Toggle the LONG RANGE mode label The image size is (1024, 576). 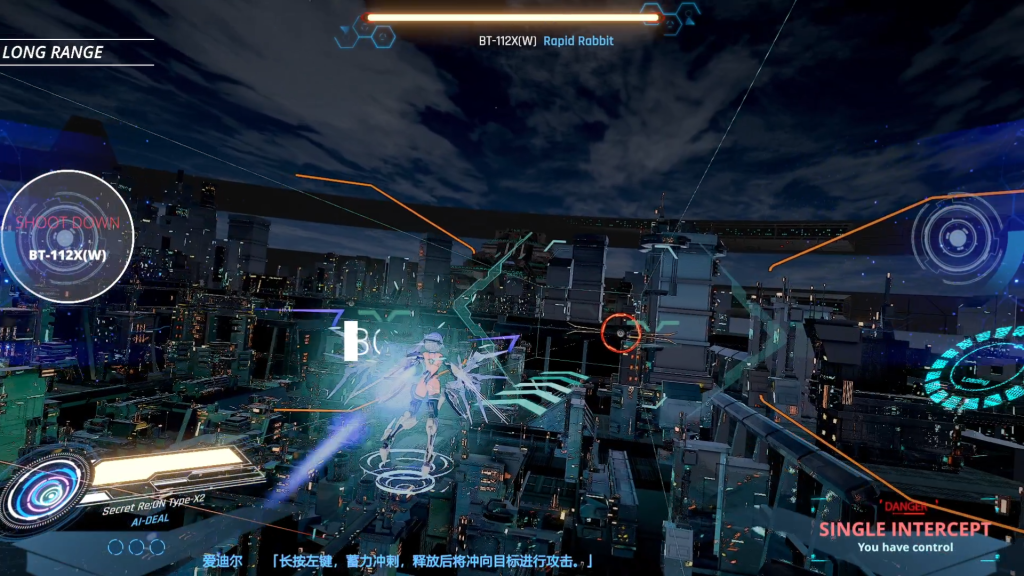click(x=53, y=52)
